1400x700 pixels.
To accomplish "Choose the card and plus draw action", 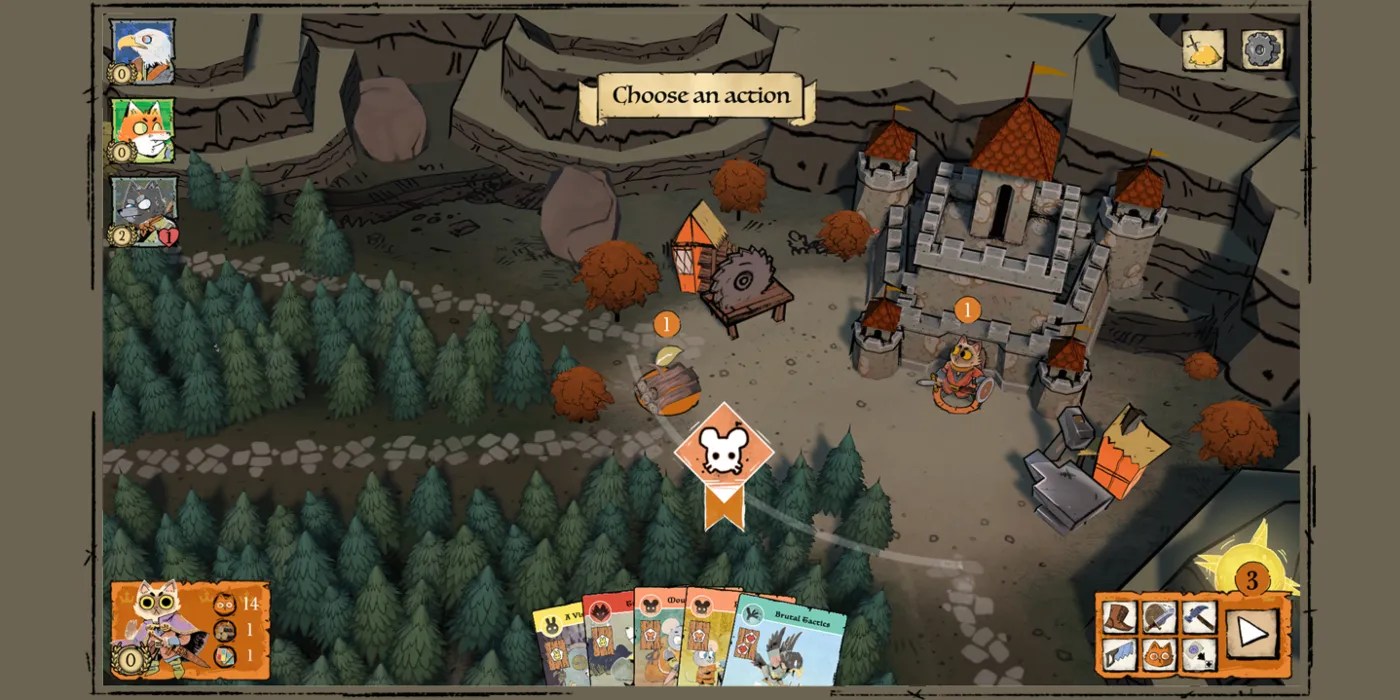I will coord(1198,655).
